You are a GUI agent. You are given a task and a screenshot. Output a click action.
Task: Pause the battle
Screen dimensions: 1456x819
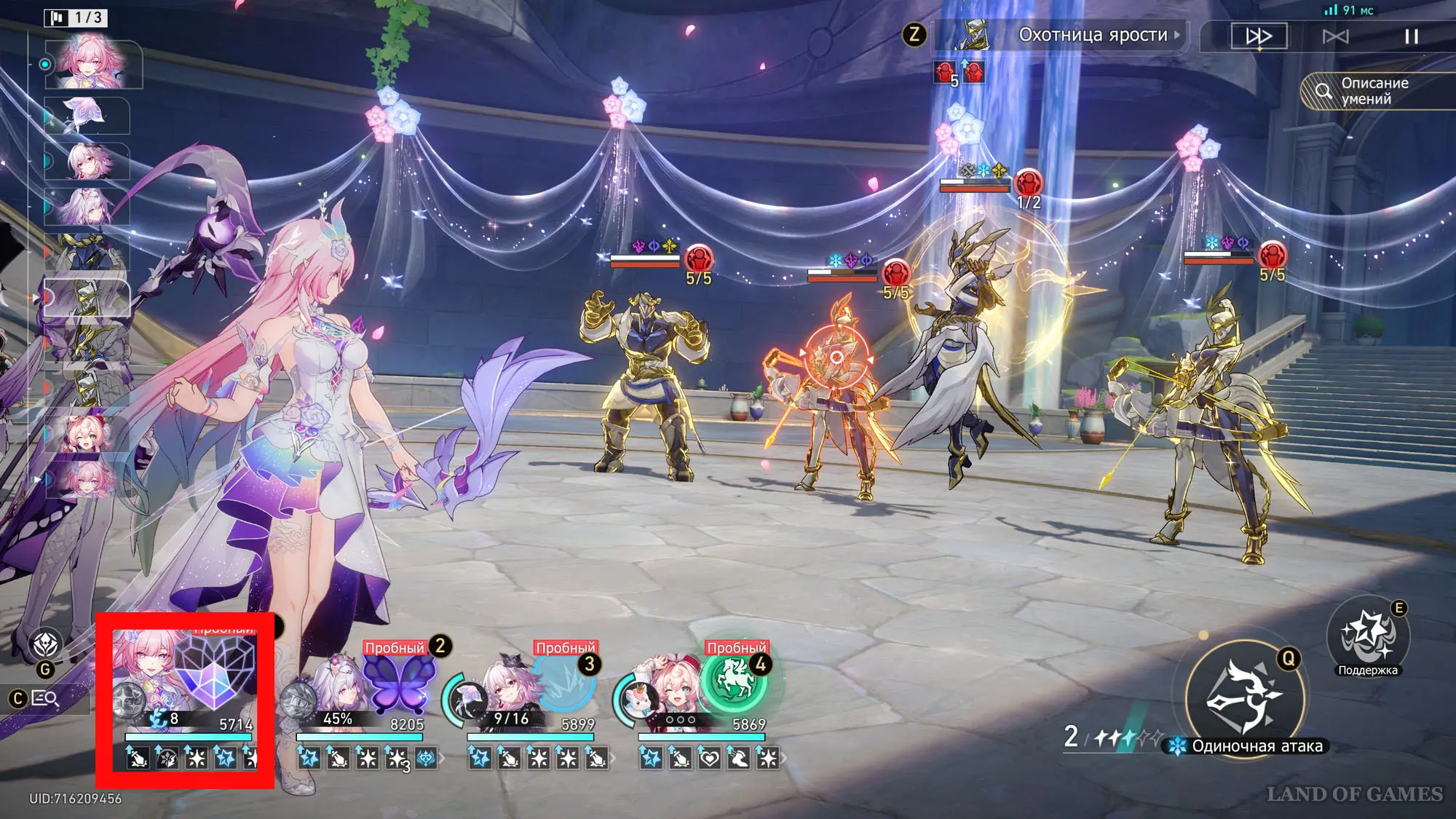click(1411, 36)
